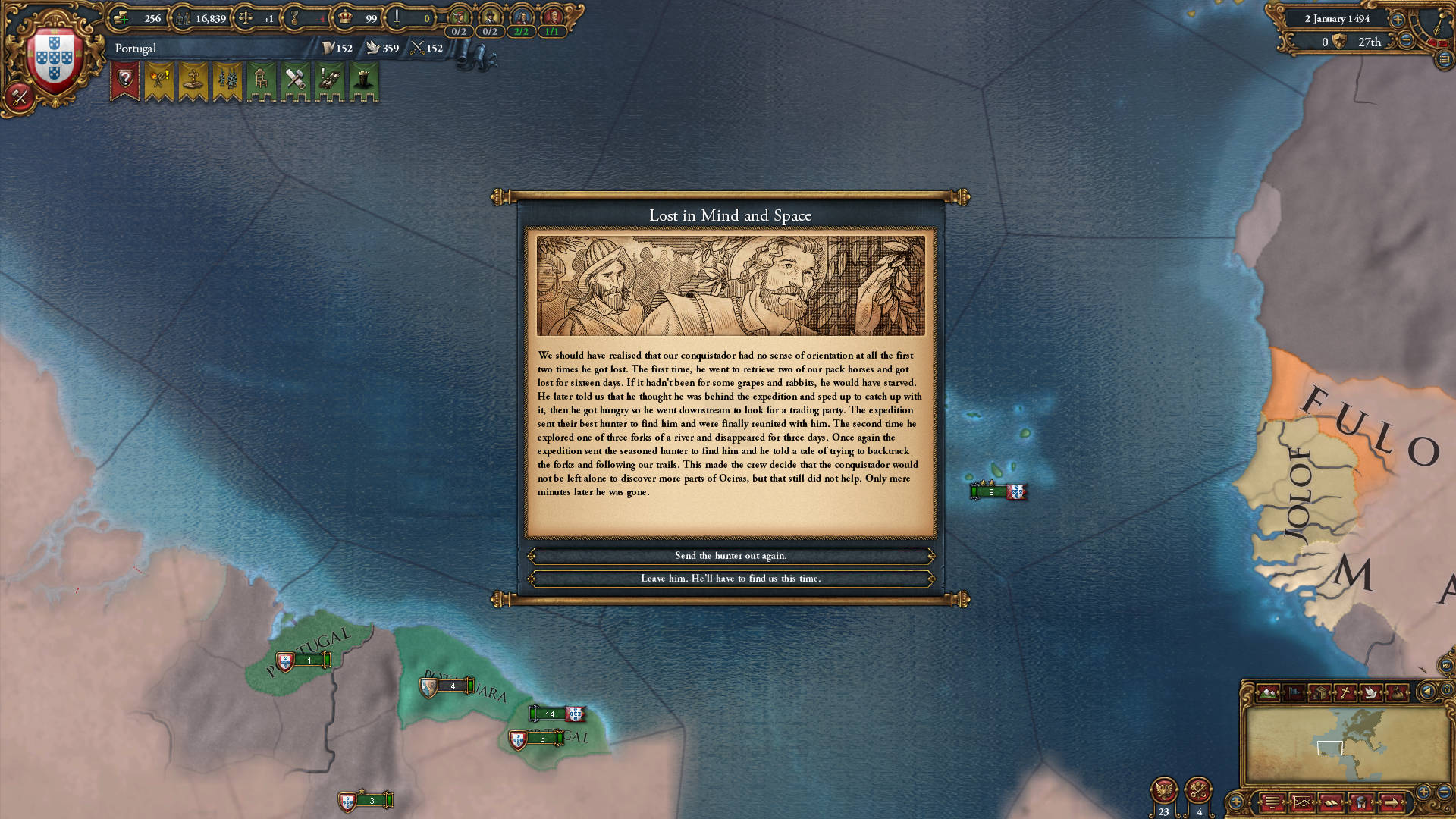
Task: Click the date display to toggle pause
Action: coord(1337,19)
